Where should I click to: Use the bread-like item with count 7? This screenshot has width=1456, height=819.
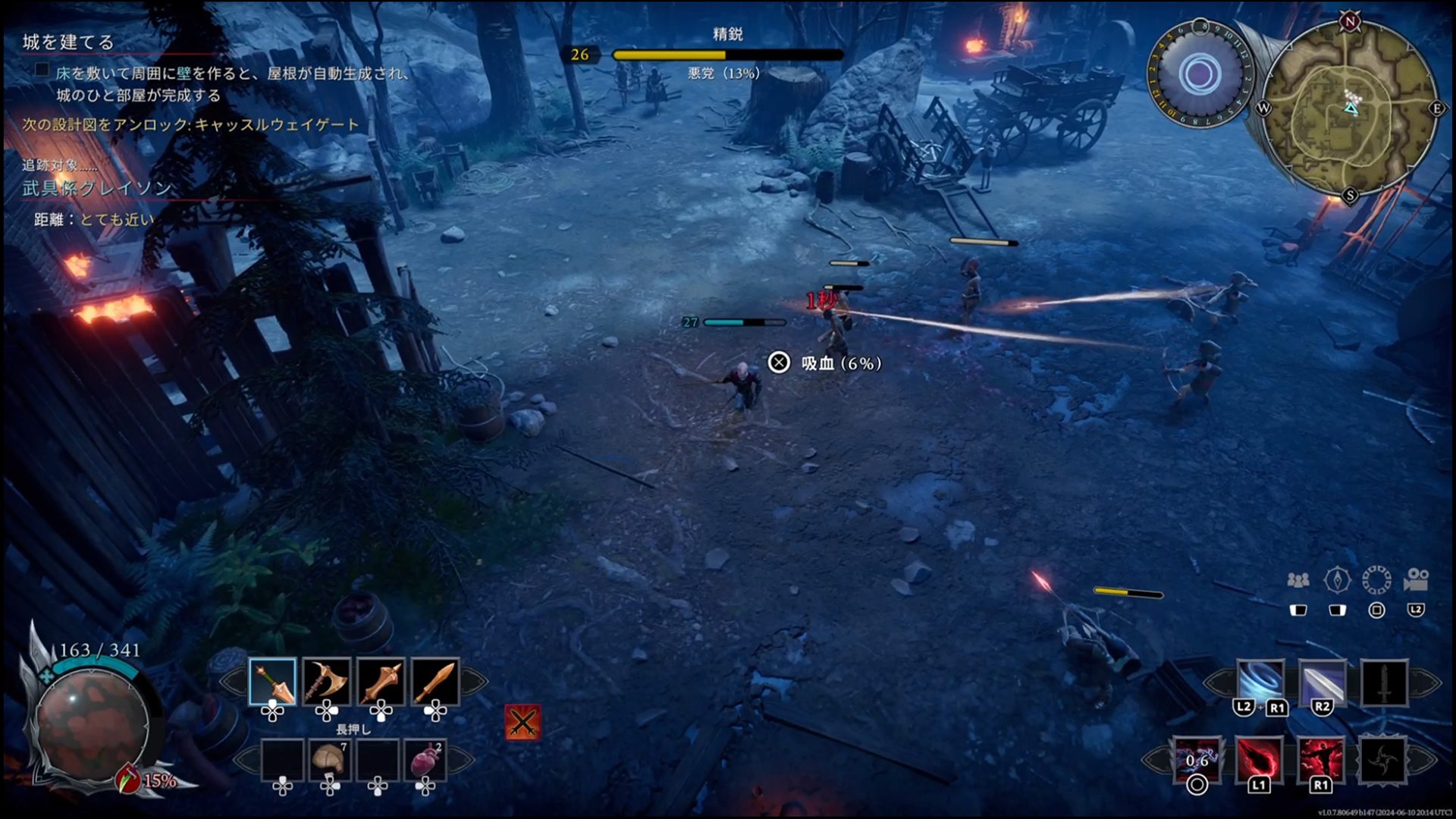(330, 761)
